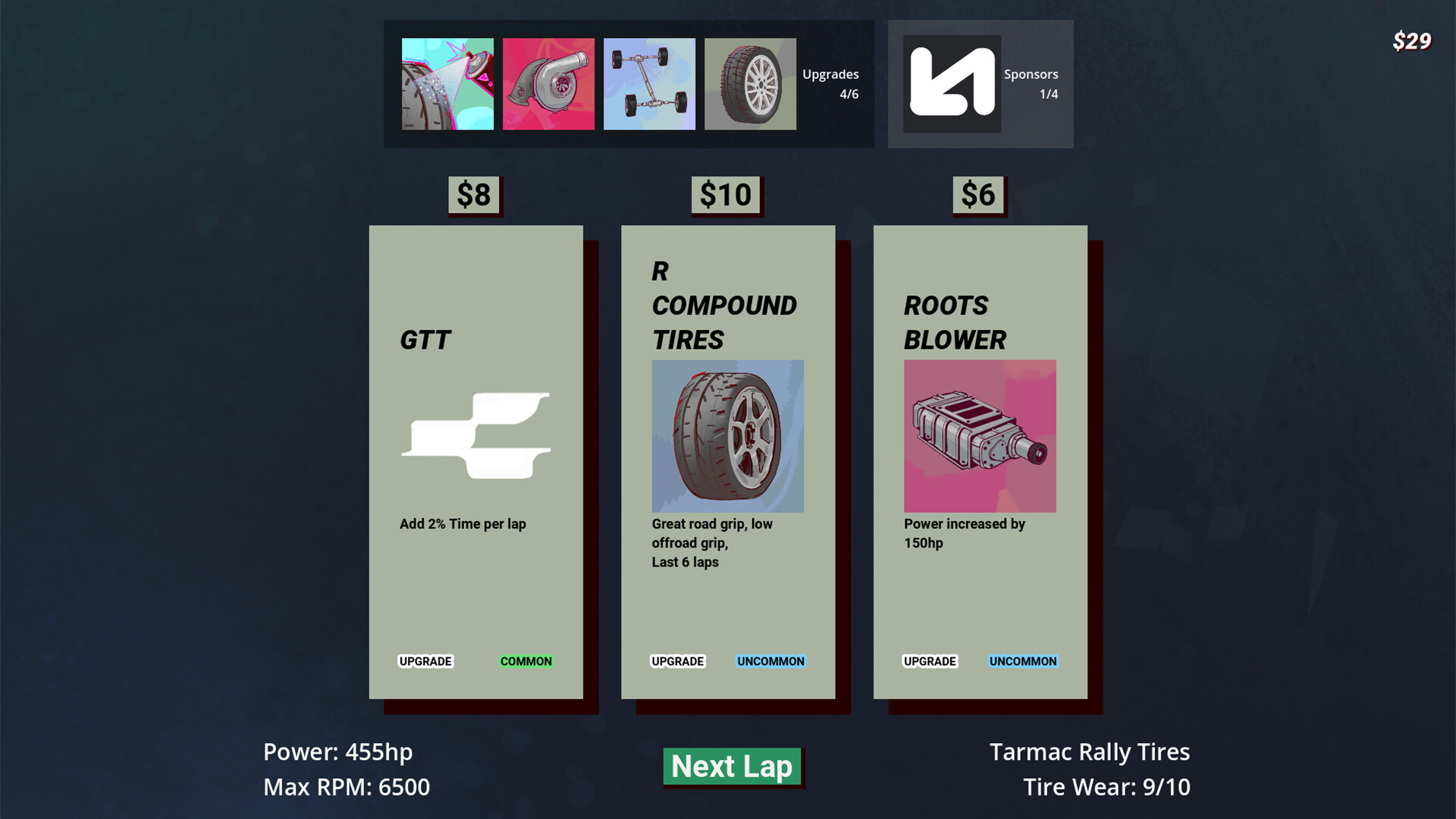Click the Roots Blower supercharger image
The image size is (1456, 819).
point(979,435)
